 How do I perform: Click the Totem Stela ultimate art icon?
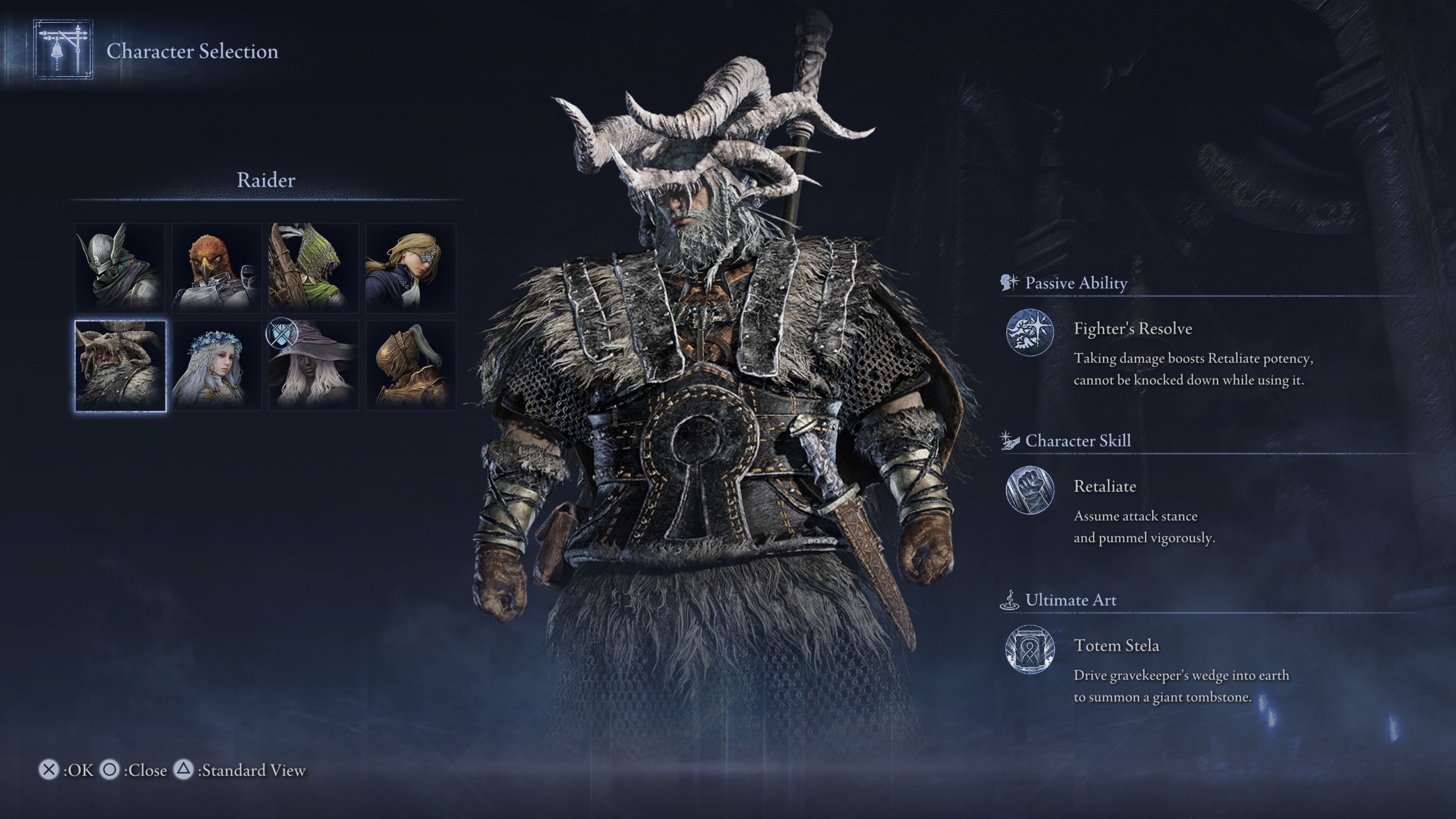click(1029, 649)
